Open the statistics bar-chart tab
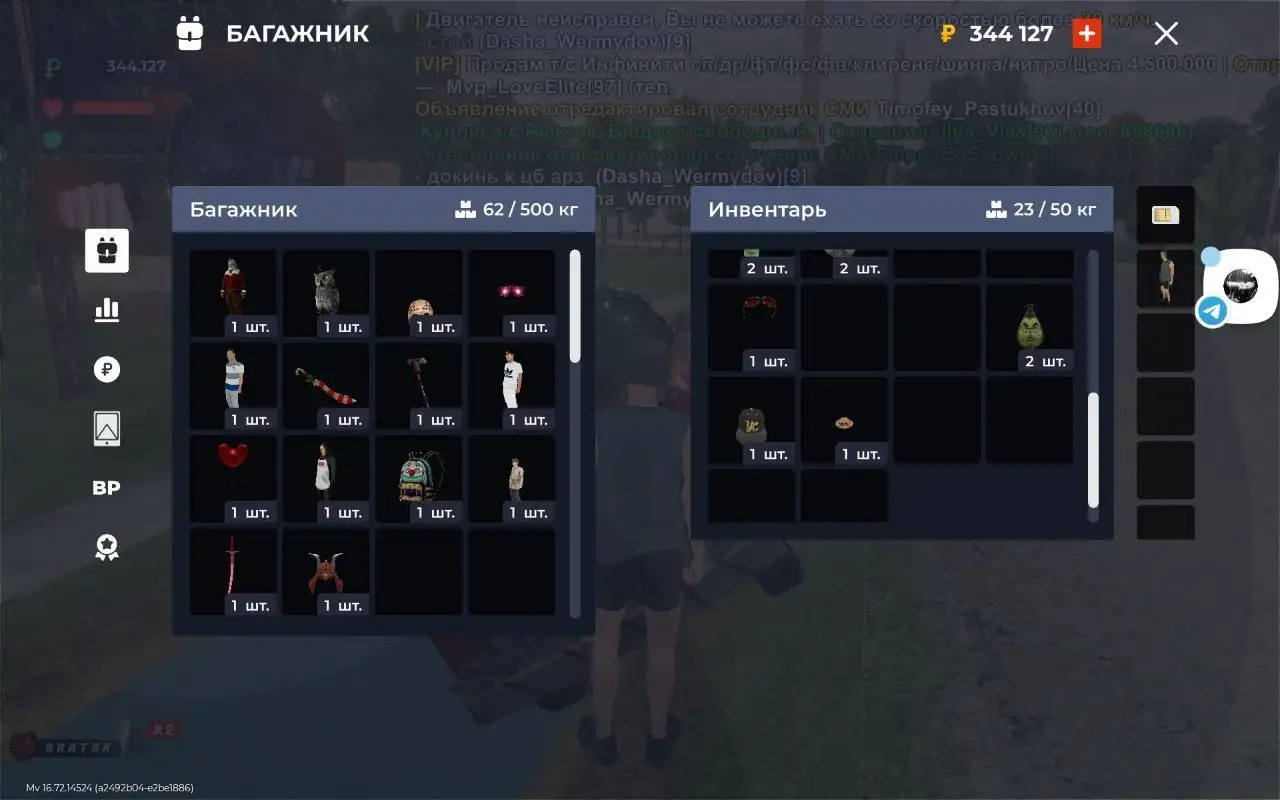This screenshot has width=1280, height=800. click(107, 310)
